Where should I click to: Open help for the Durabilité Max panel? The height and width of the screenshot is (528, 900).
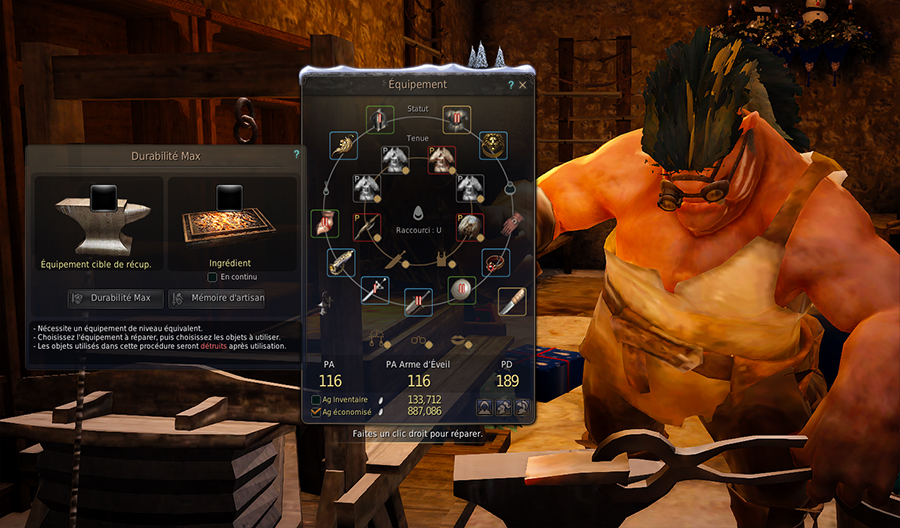coord(296,155)
